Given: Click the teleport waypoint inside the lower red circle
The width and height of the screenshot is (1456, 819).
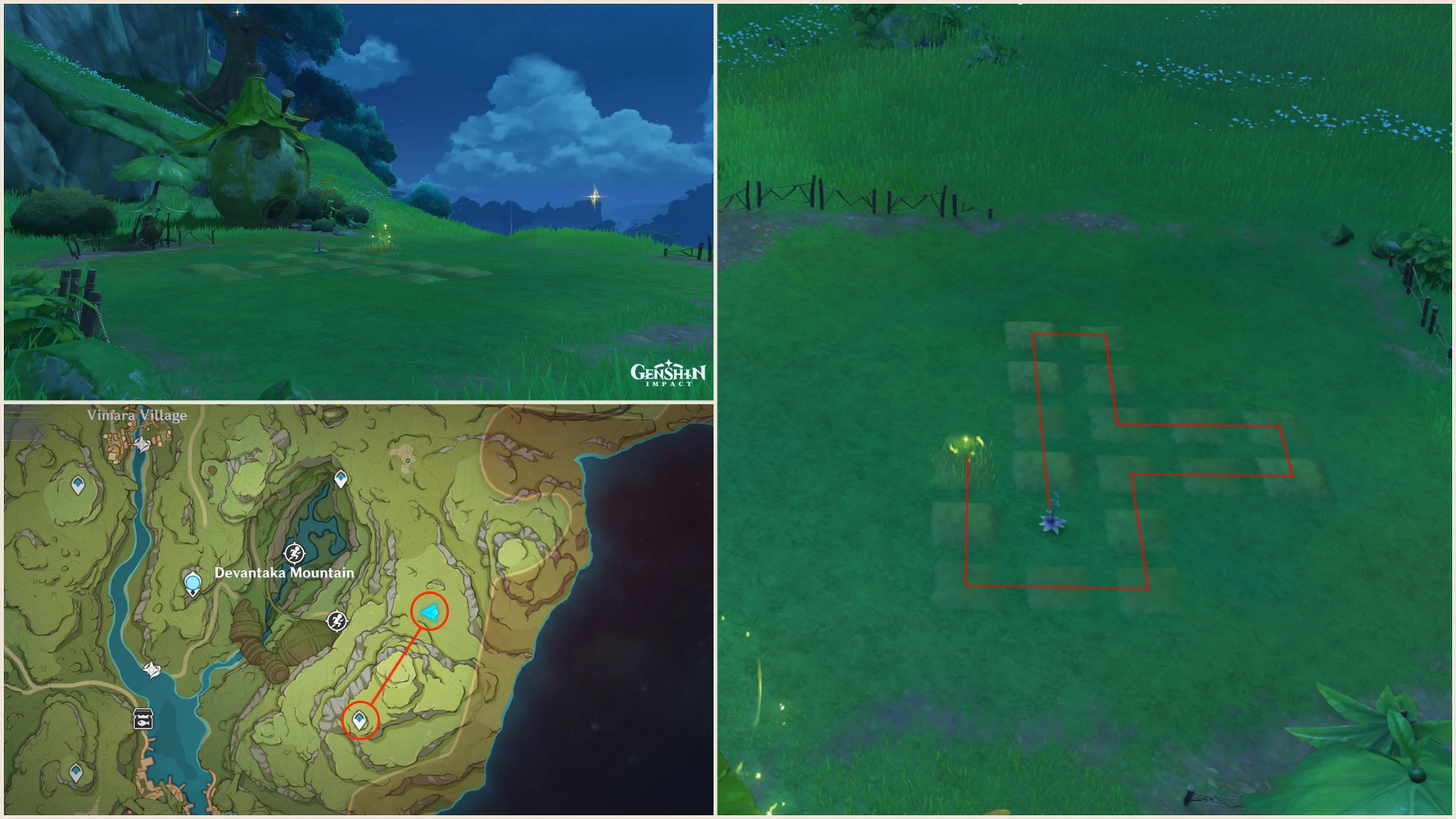Looking at the screenshot, I should coord(359,720).
